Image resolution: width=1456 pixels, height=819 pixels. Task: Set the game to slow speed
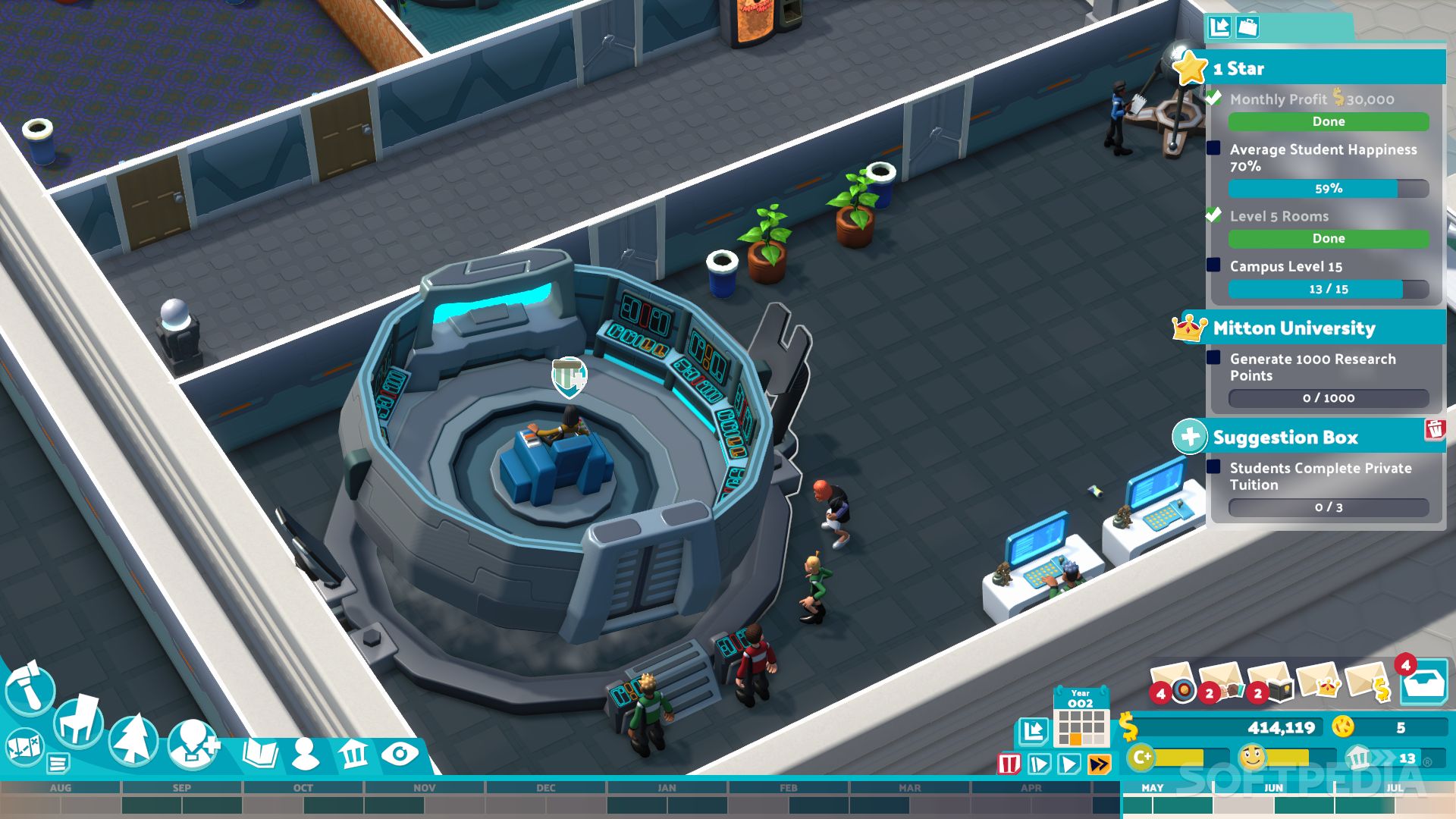1039,764
